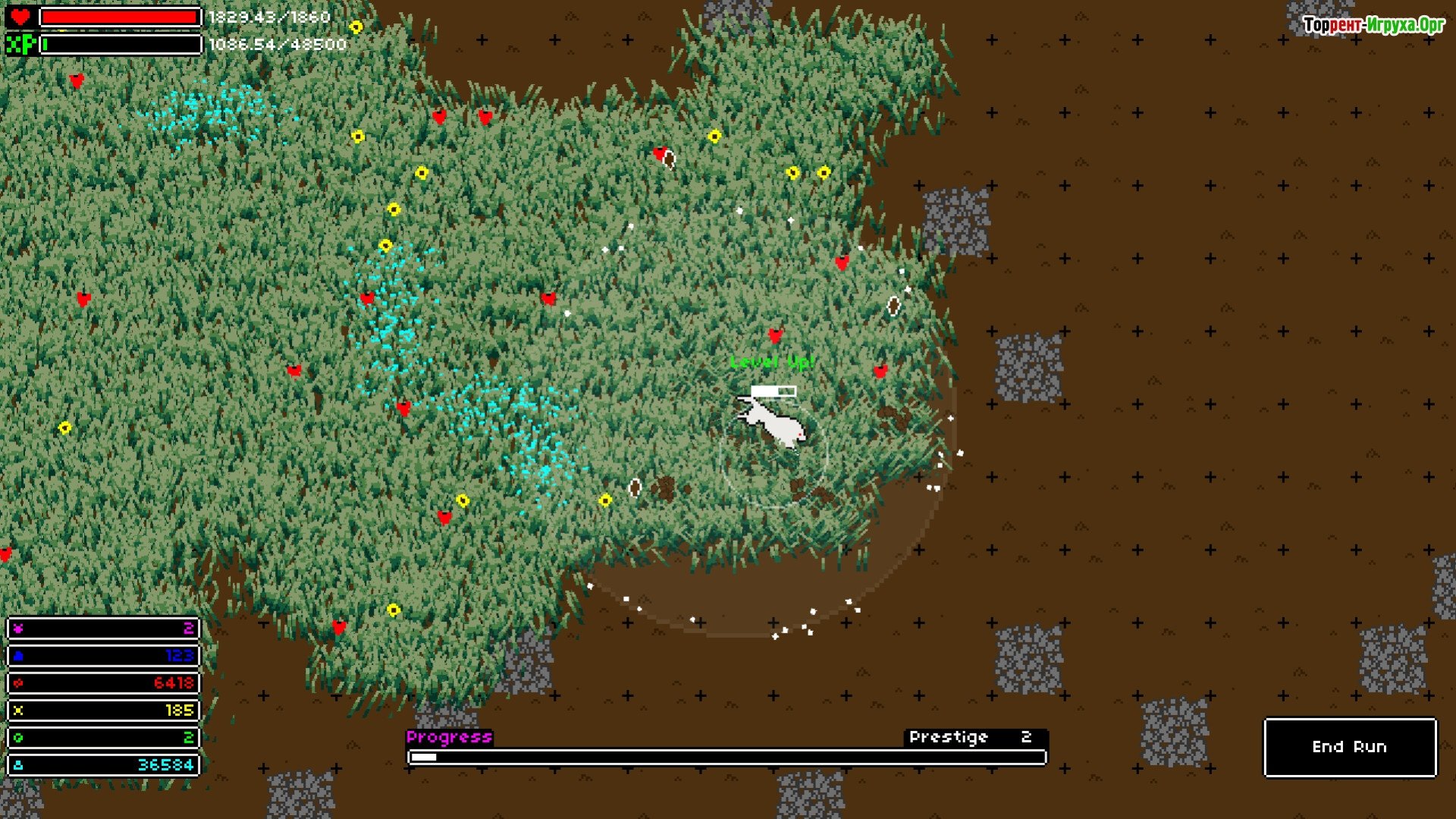The image size is (1456, 819).
Task: Click the End Run button
Action: [1350, 748]
